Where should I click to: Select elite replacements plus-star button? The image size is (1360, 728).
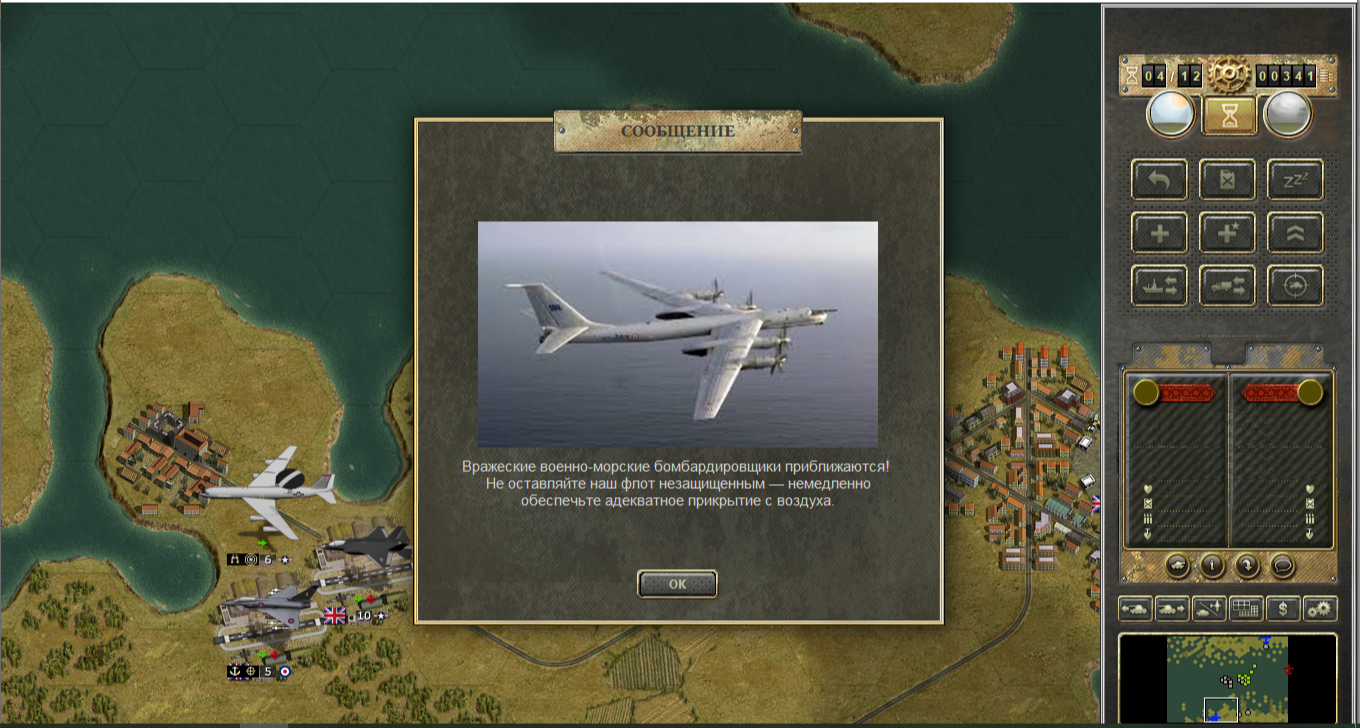point(1228,233)
